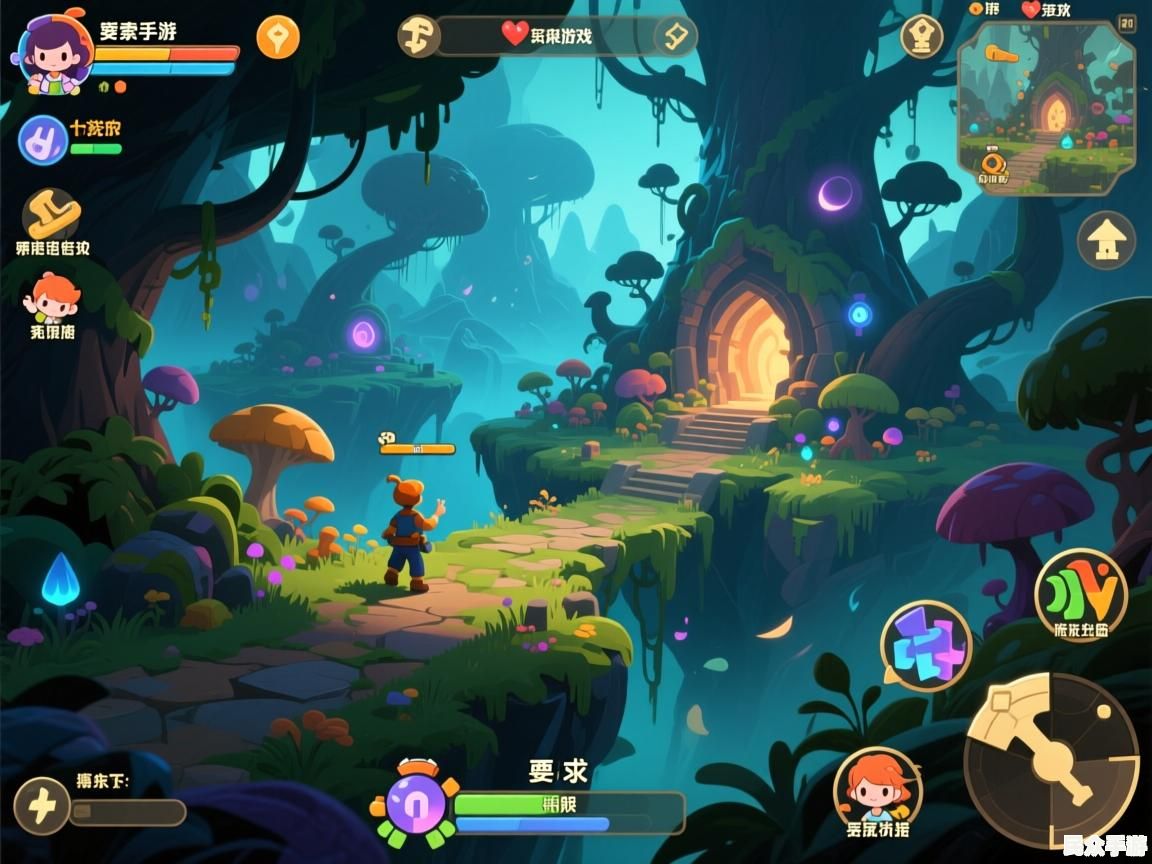Open the forest minimap
This screenshot has height=864, width=1152.
1046,108
